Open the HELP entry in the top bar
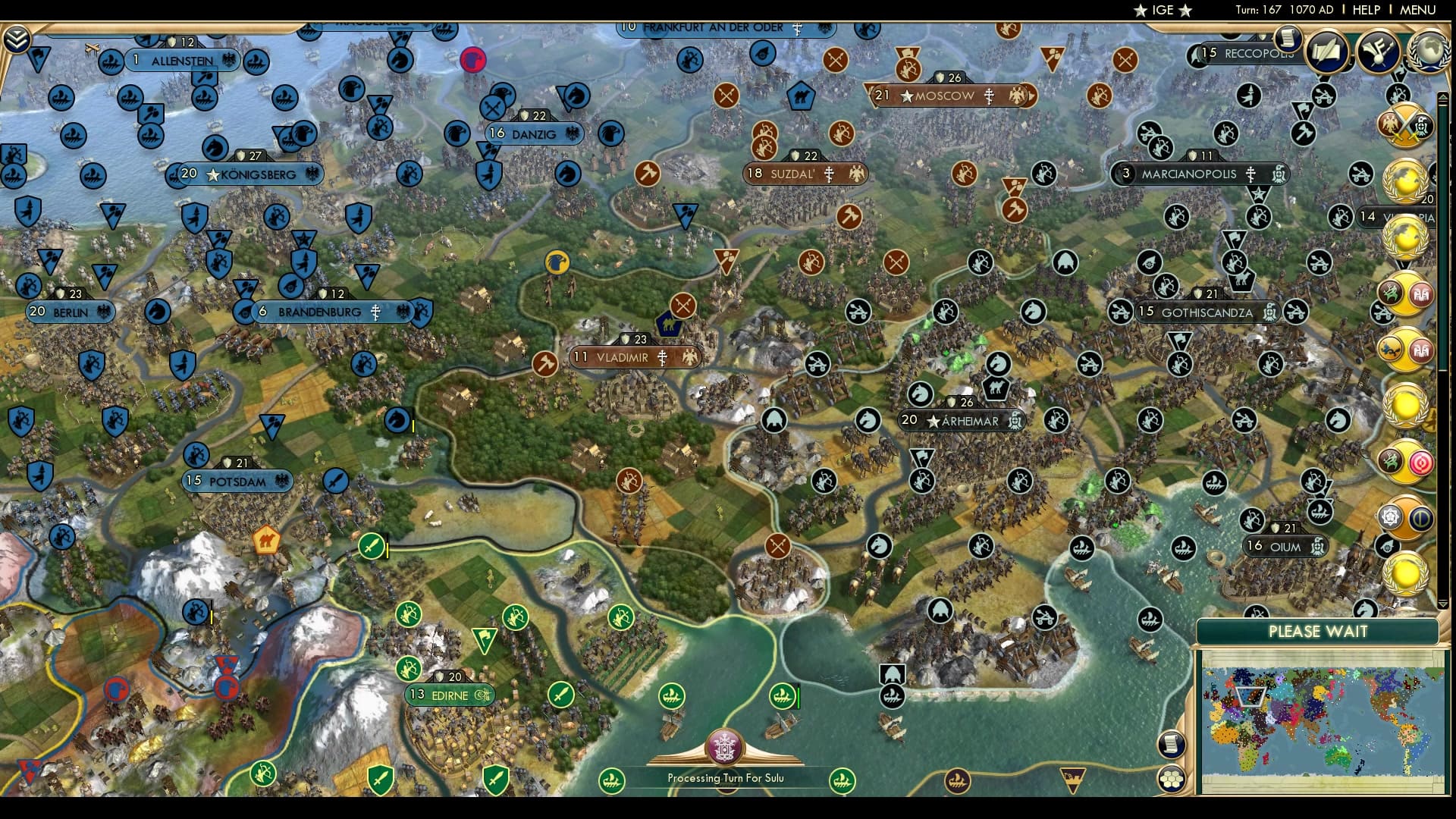Screen dimensions: 1456x819 (x=1366, y=10)
